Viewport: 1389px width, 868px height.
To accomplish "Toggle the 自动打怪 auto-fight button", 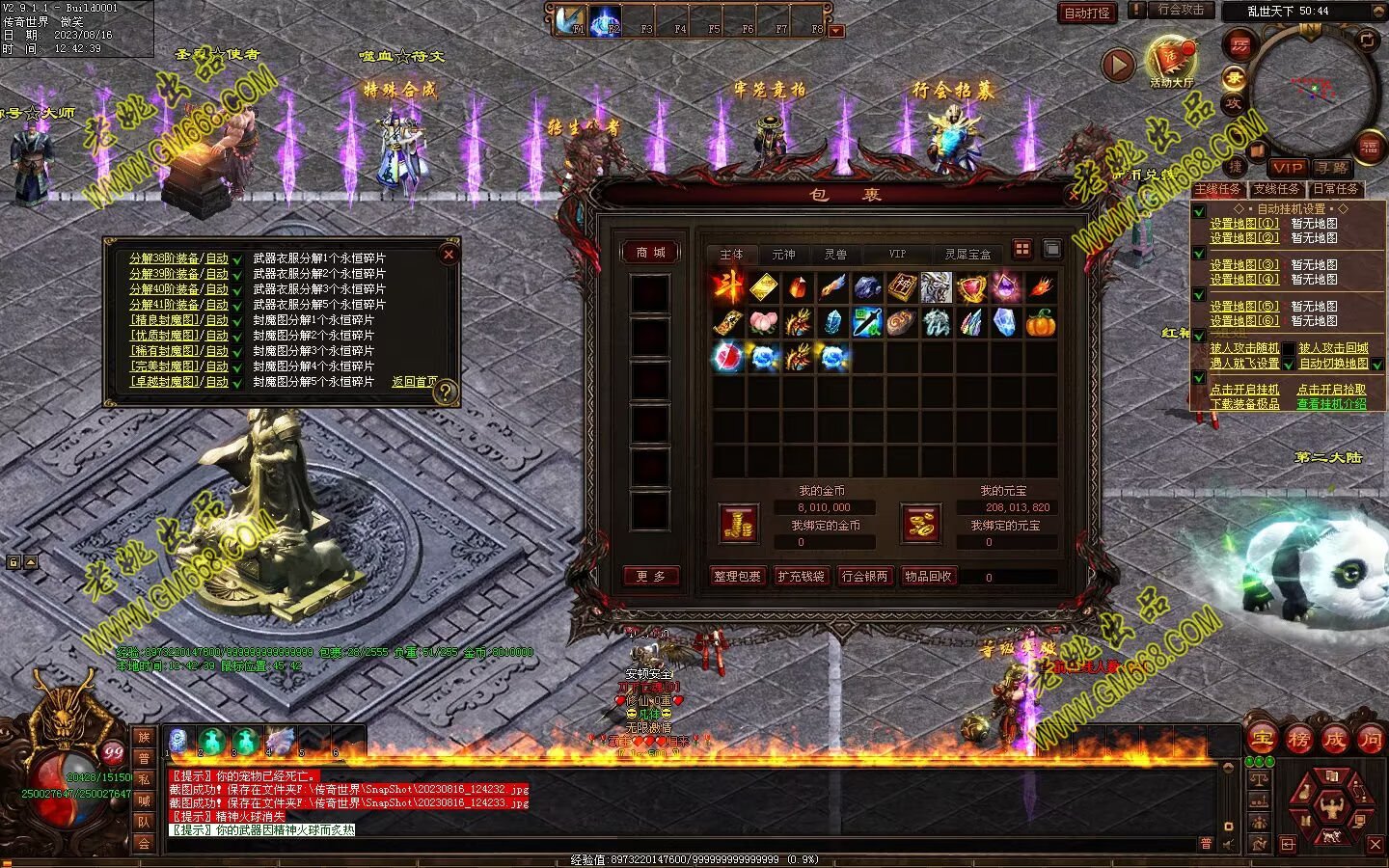I will (1087, 13).
